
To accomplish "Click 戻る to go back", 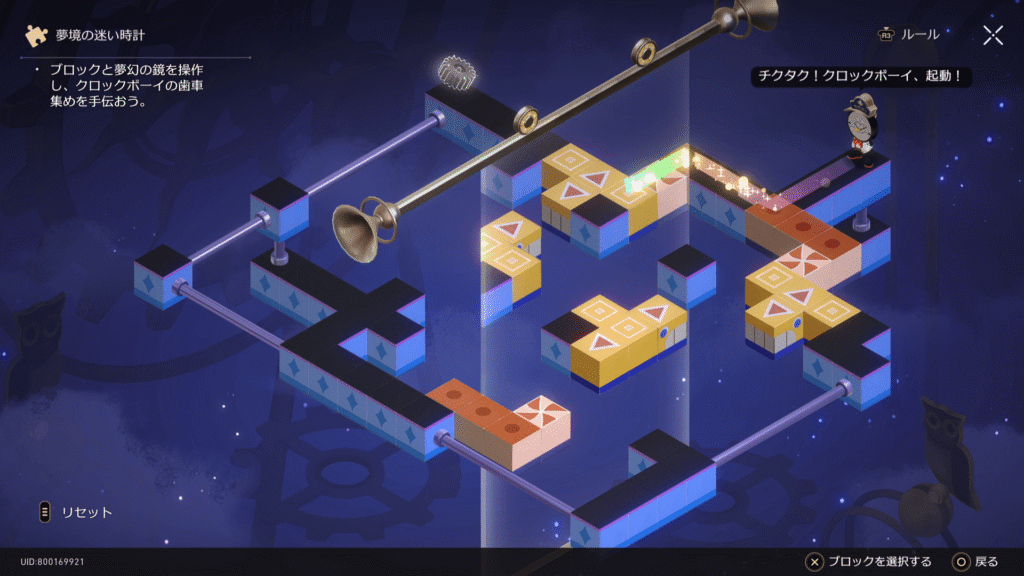I will click(975, 562).
